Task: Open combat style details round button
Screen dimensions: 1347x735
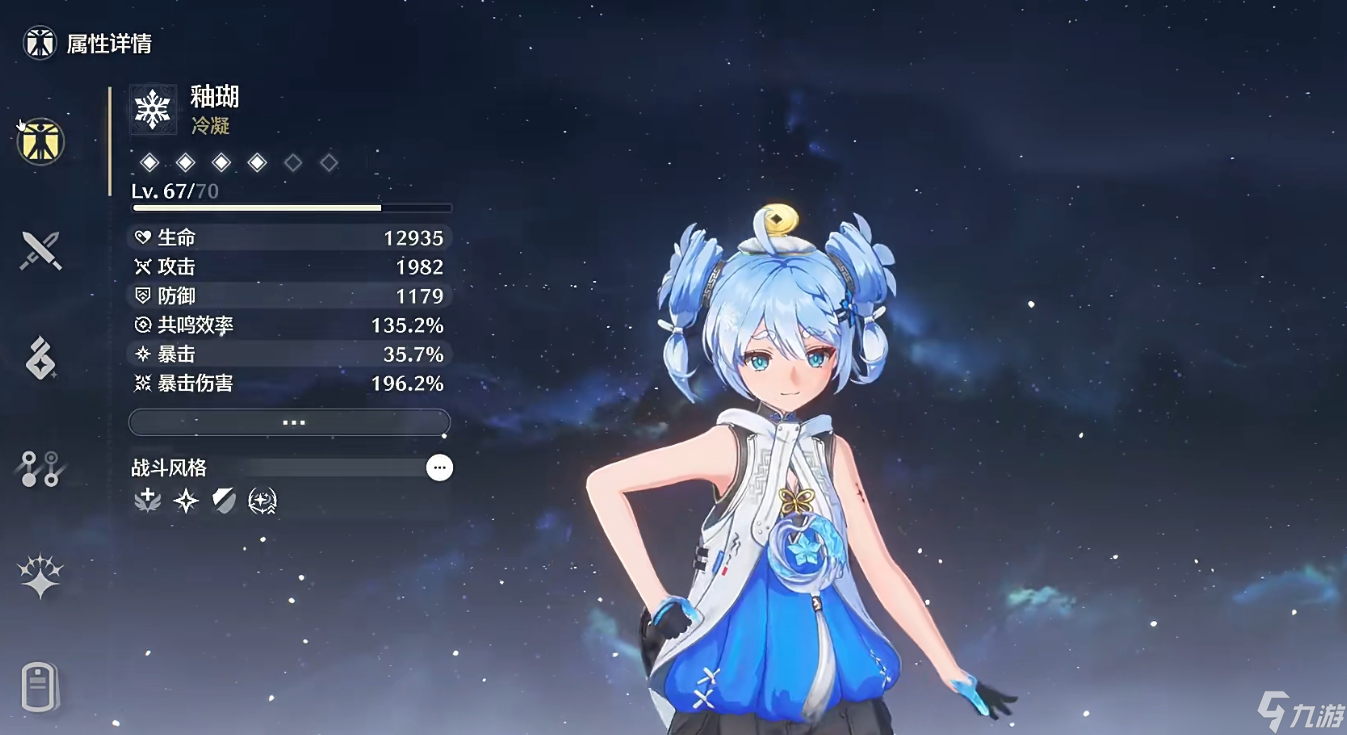Action: (x=439, y=467)
